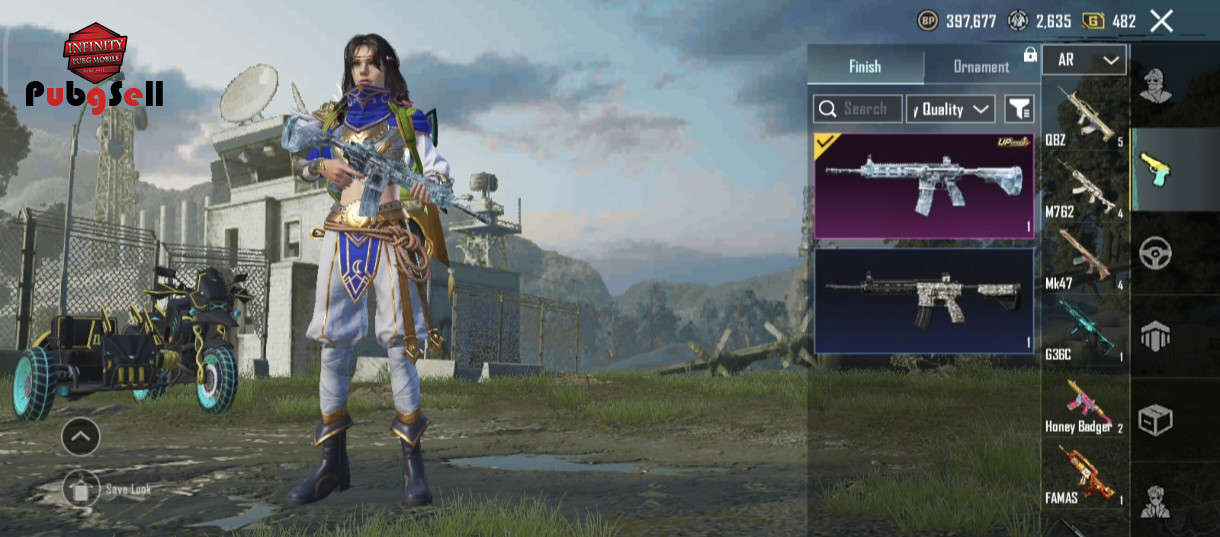
Task: Open the Quality sort dropdown
Action: click(950, 109)
